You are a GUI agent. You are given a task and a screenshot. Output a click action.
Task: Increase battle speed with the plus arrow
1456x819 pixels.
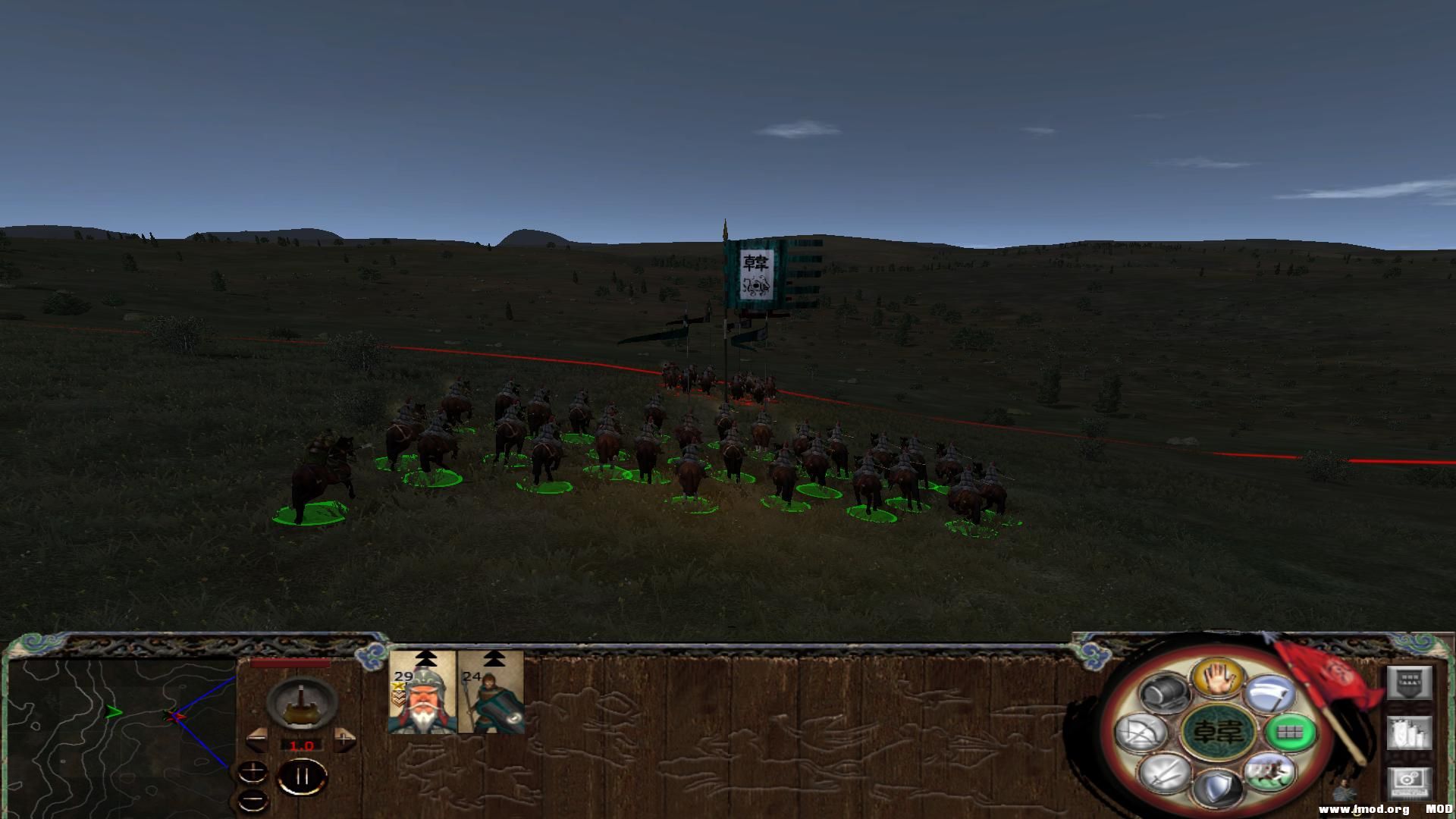[344, 739]
